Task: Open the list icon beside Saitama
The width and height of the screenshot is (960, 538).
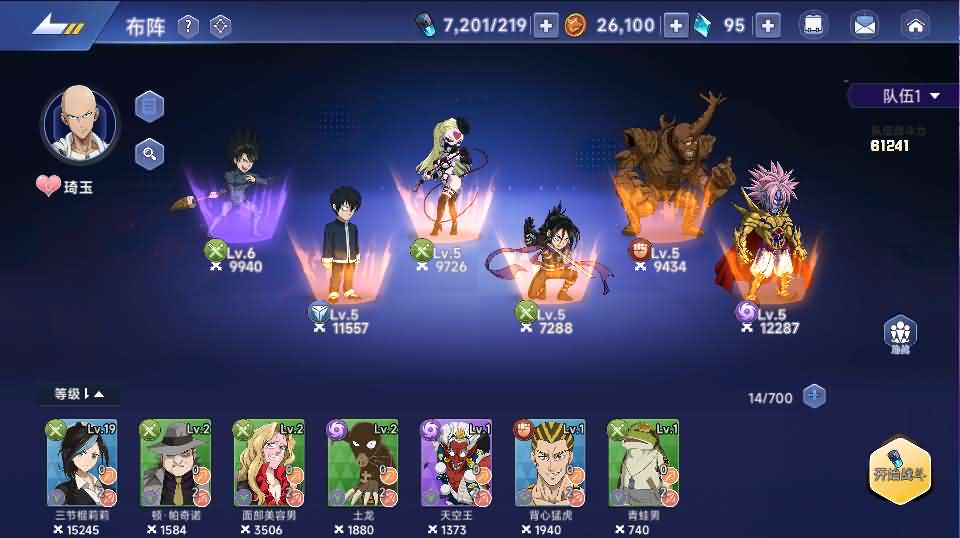Action: pos(149,105)
